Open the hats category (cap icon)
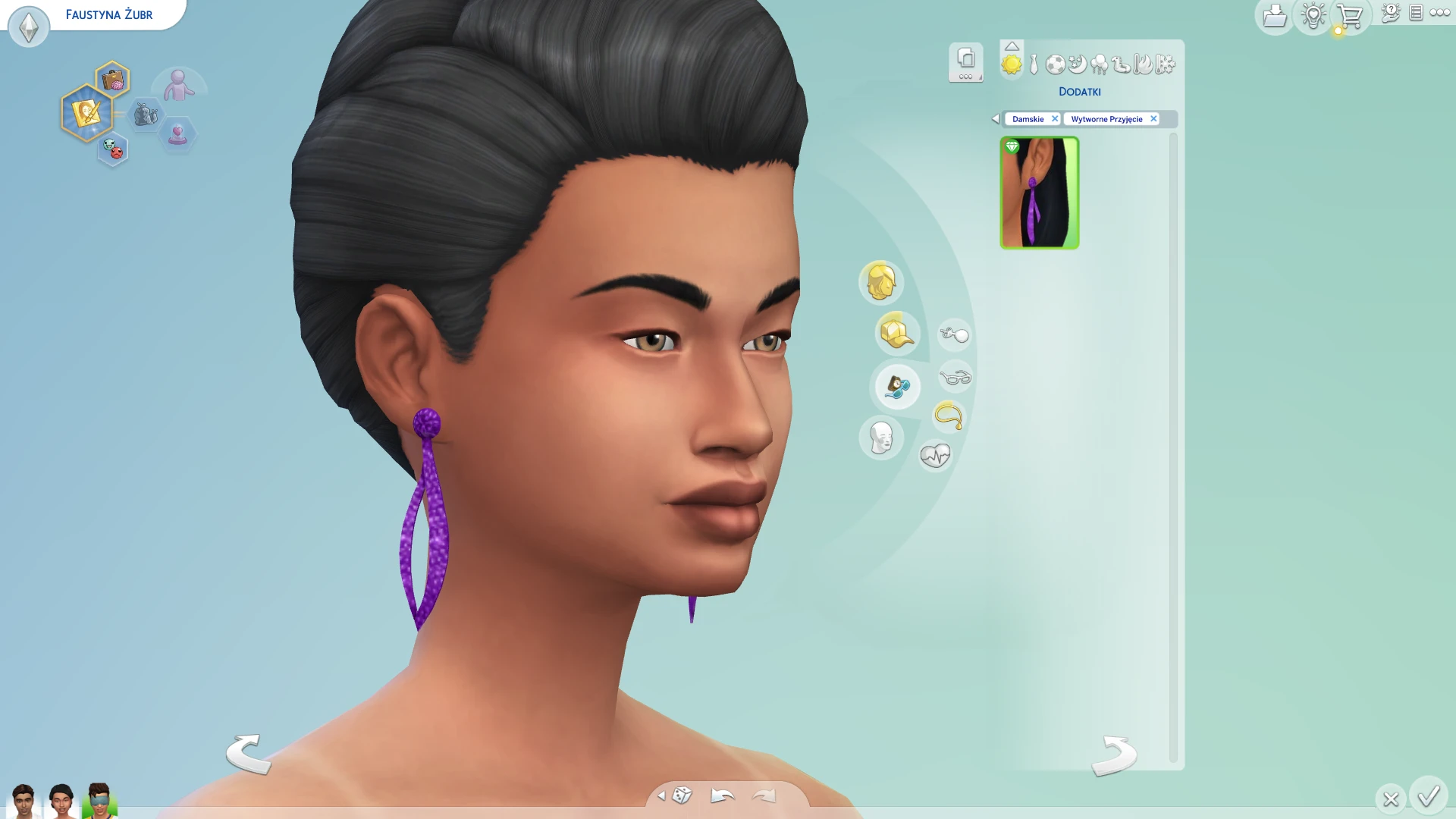The image size is (1456, 819). 896,334
